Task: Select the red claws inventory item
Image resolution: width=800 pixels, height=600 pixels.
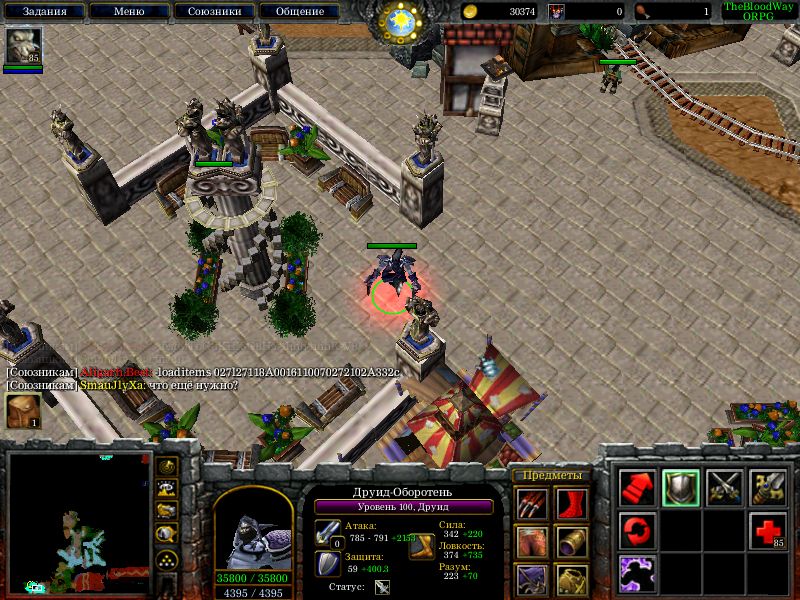Action: click(531, 502)
